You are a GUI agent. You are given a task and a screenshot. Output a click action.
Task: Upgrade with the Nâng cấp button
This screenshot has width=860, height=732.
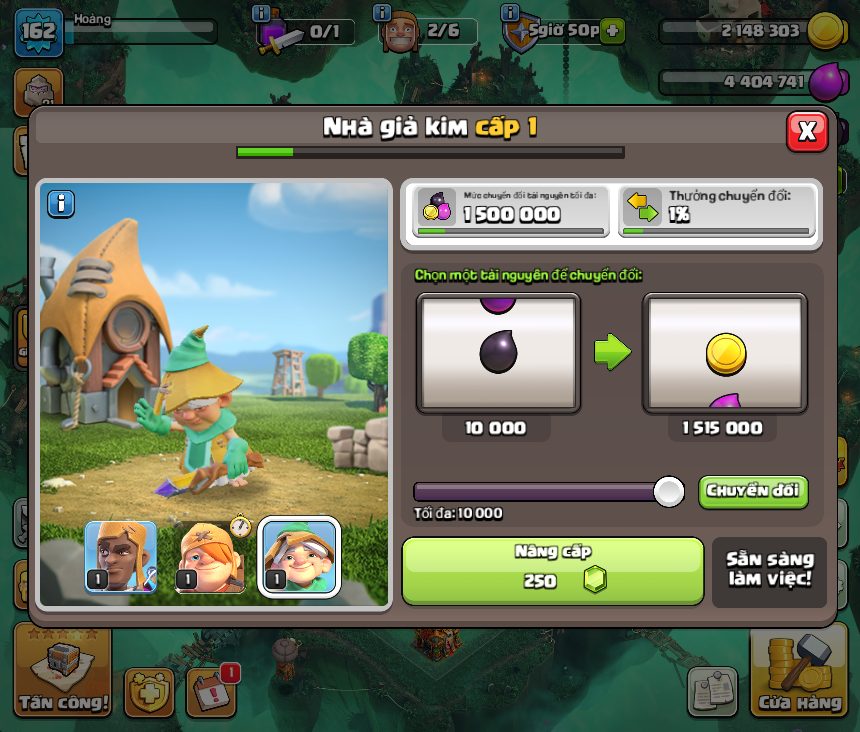pyautogui.click(x=552, y=571)
